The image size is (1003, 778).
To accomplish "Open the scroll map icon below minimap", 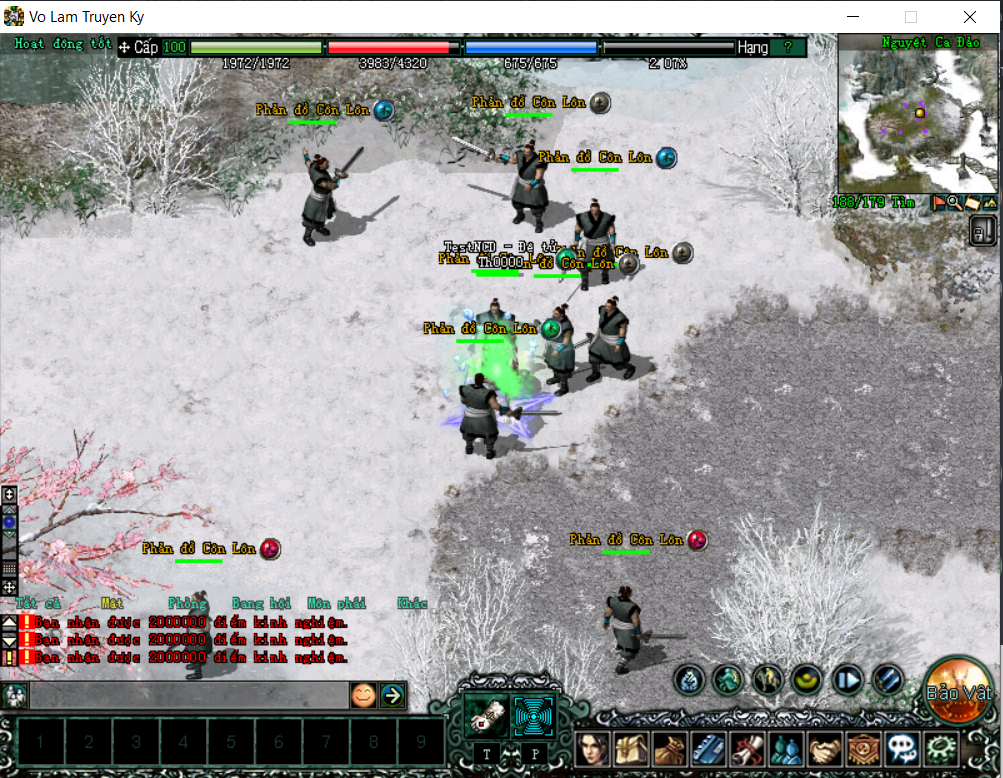I will [972, 203].
